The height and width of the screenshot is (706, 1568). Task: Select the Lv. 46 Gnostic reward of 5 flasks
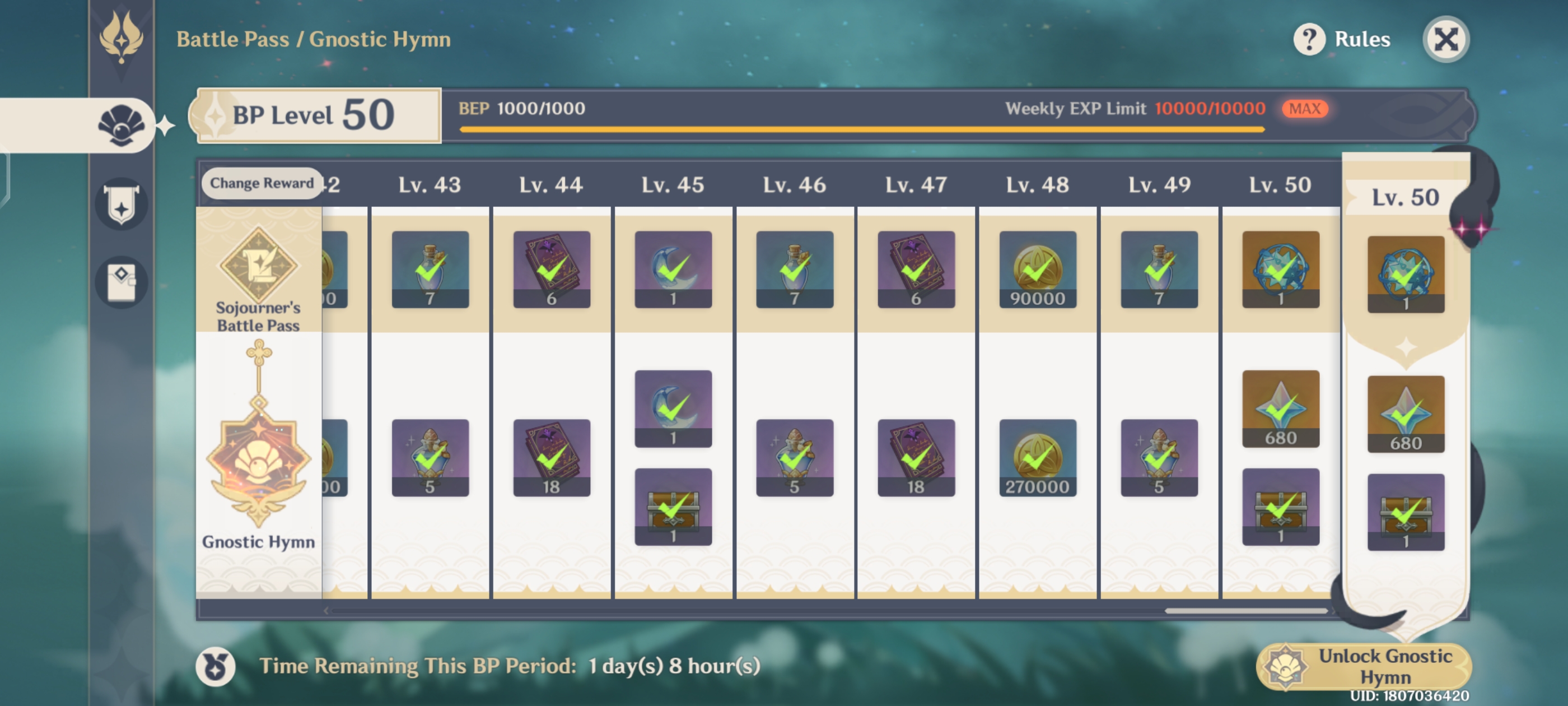click(x=794, y=457)
